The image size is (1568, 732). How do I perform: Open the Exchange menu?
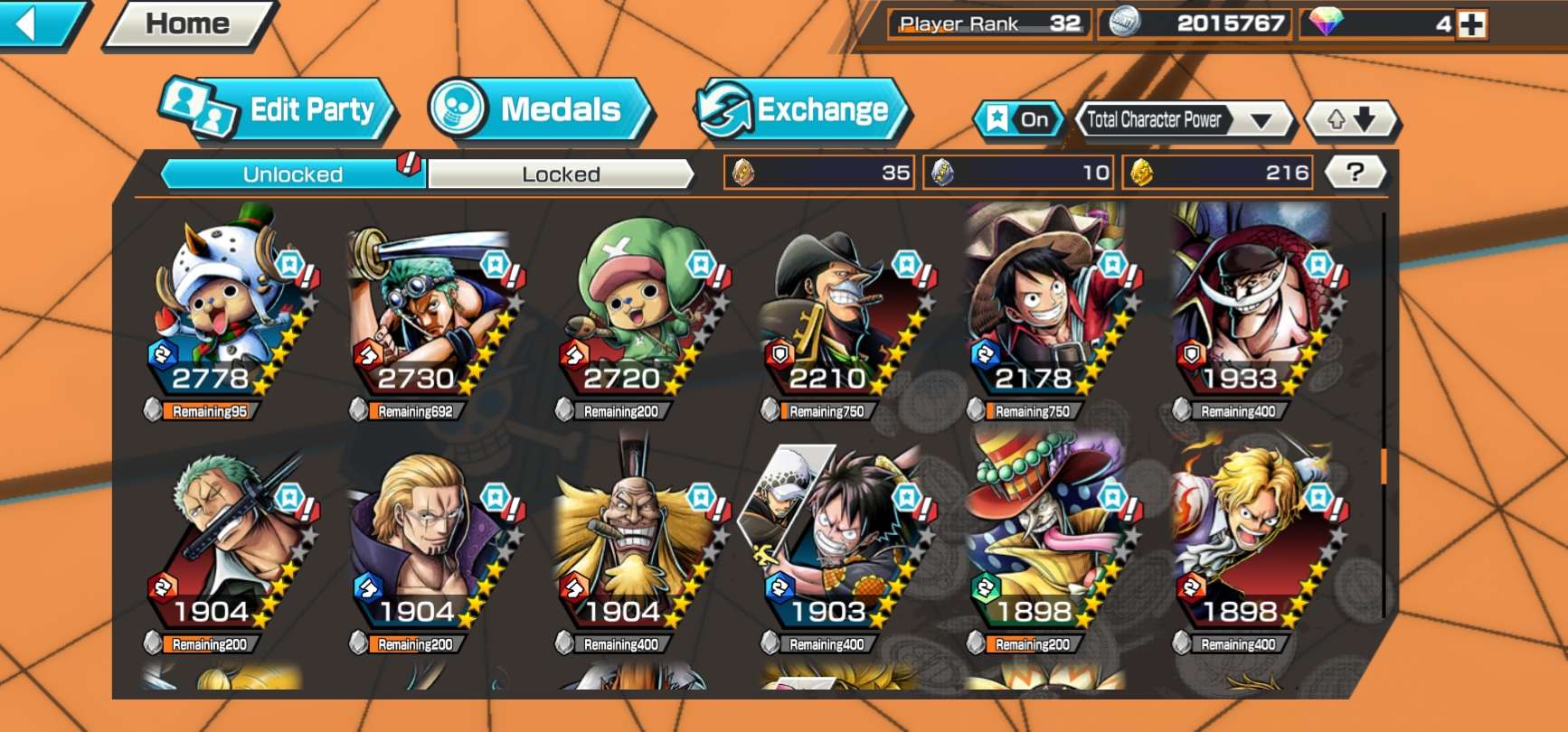click(x=801, y=110)
